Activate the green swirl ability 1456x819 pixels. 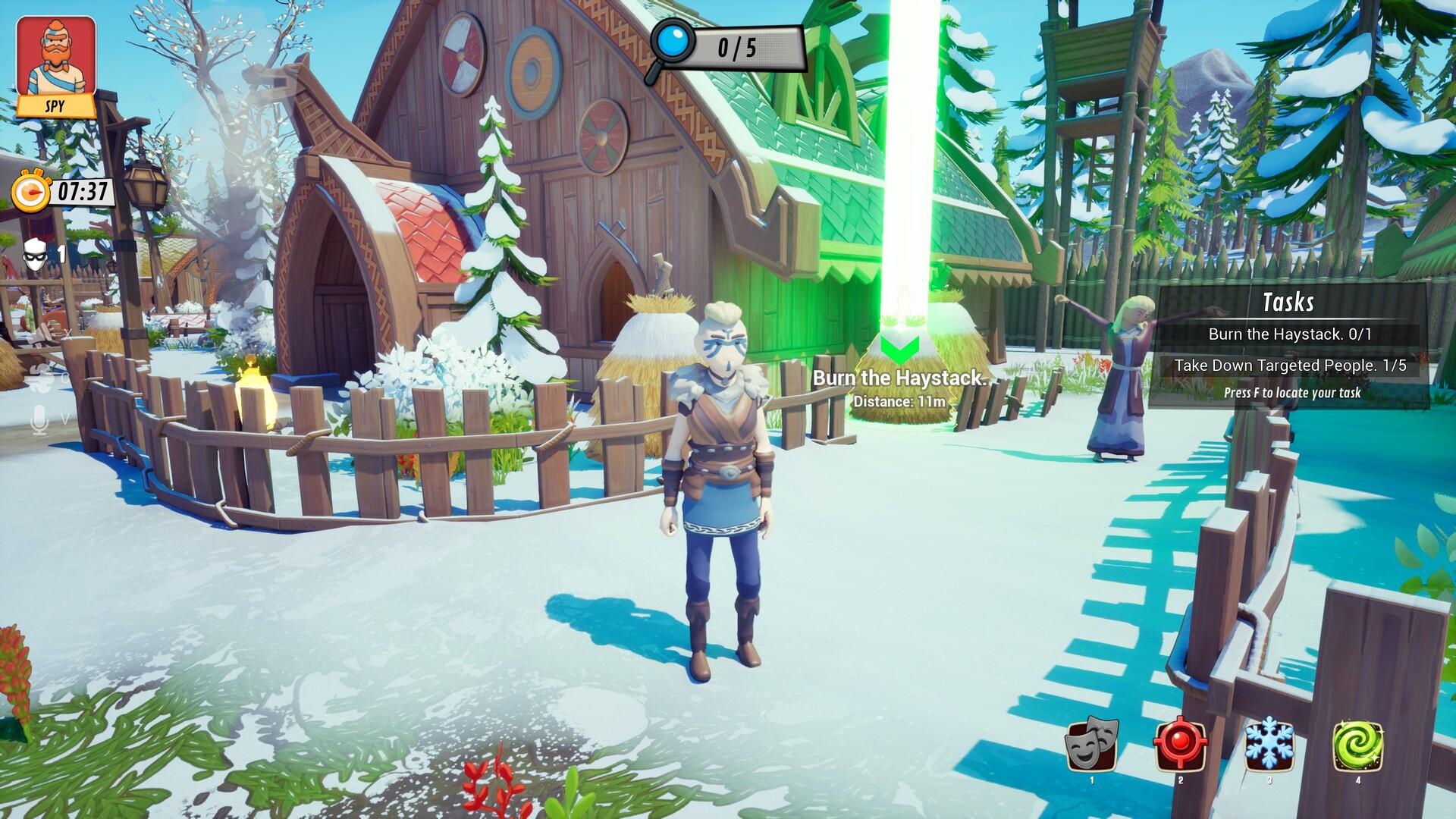click(x=1357, y=745)
